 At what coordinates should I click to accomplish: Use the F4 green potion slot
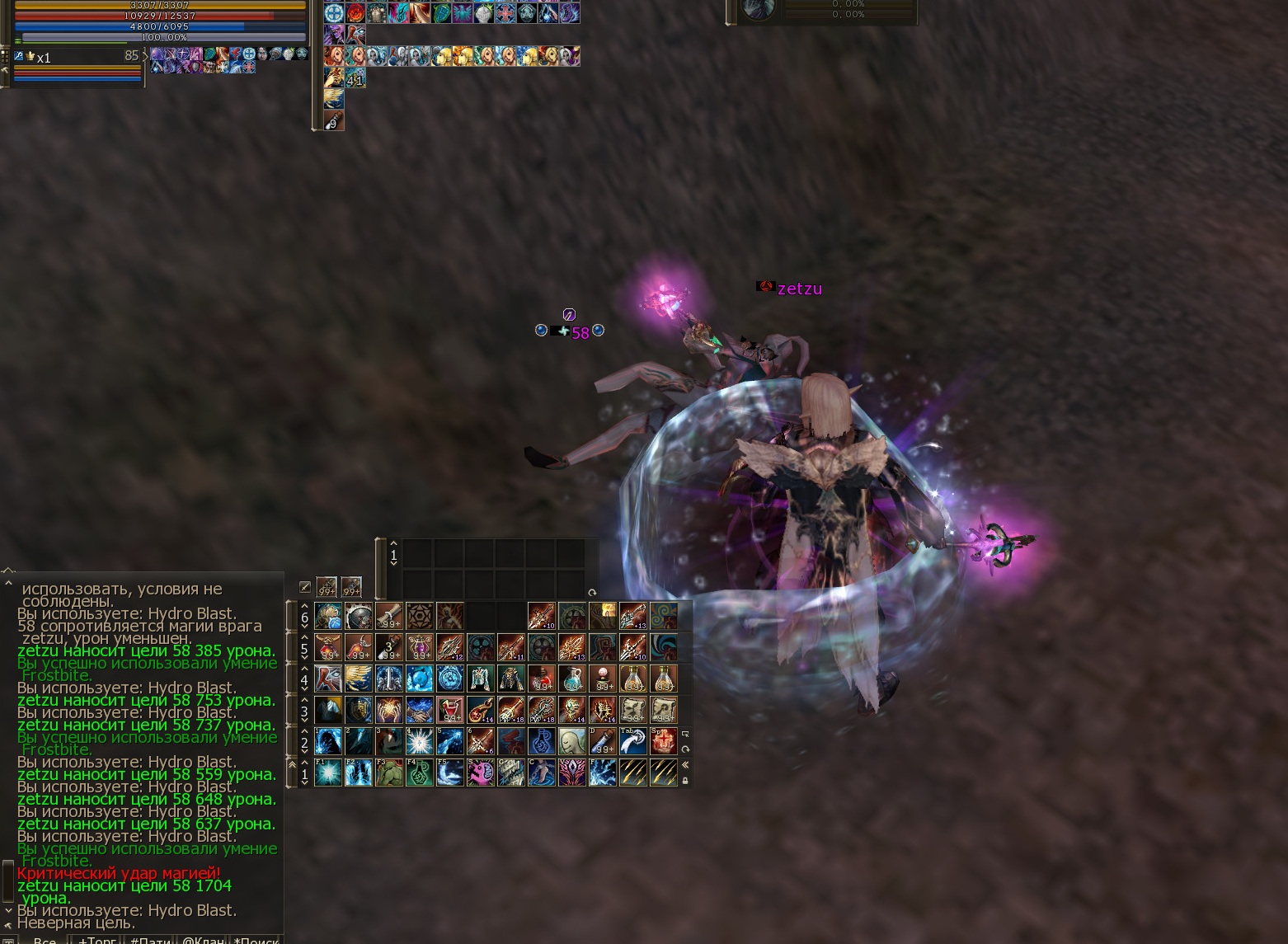(420, 773)
